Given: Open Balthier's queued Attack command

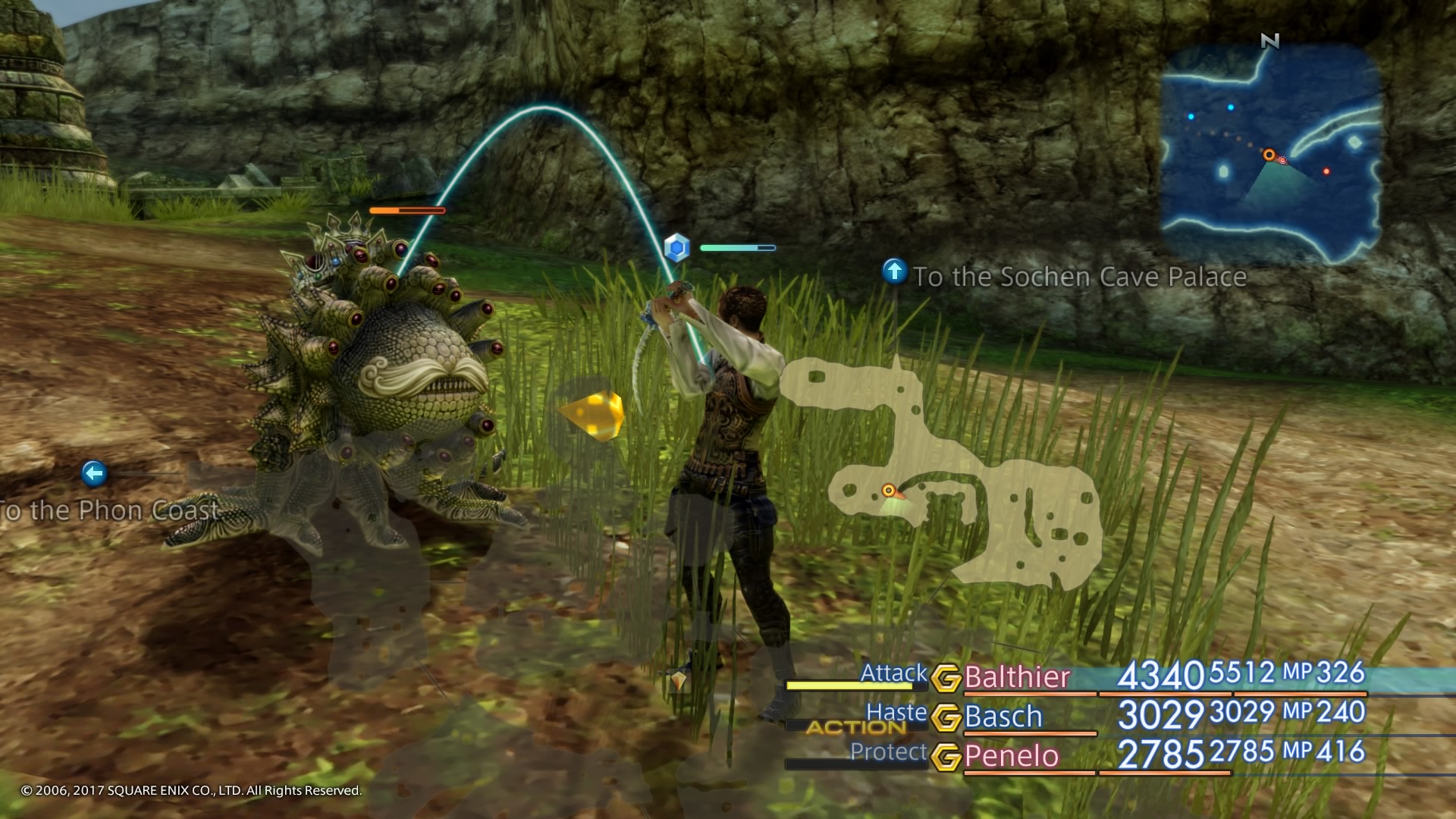Looking at the screenshot, I should pyautogui.click(x=892, y=672).
